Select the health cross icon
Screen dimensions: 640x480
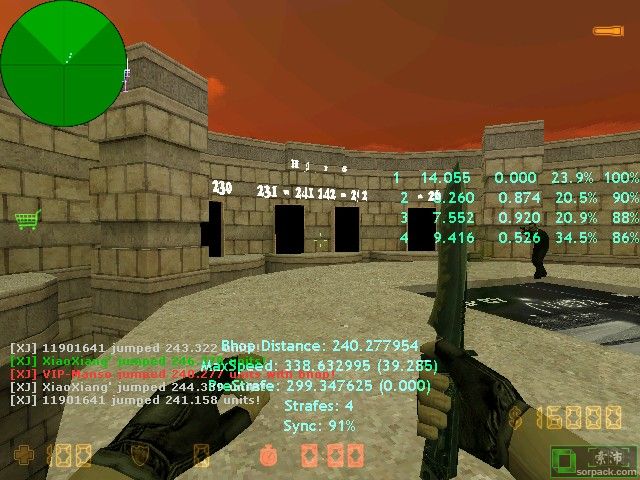pos(22,456)
